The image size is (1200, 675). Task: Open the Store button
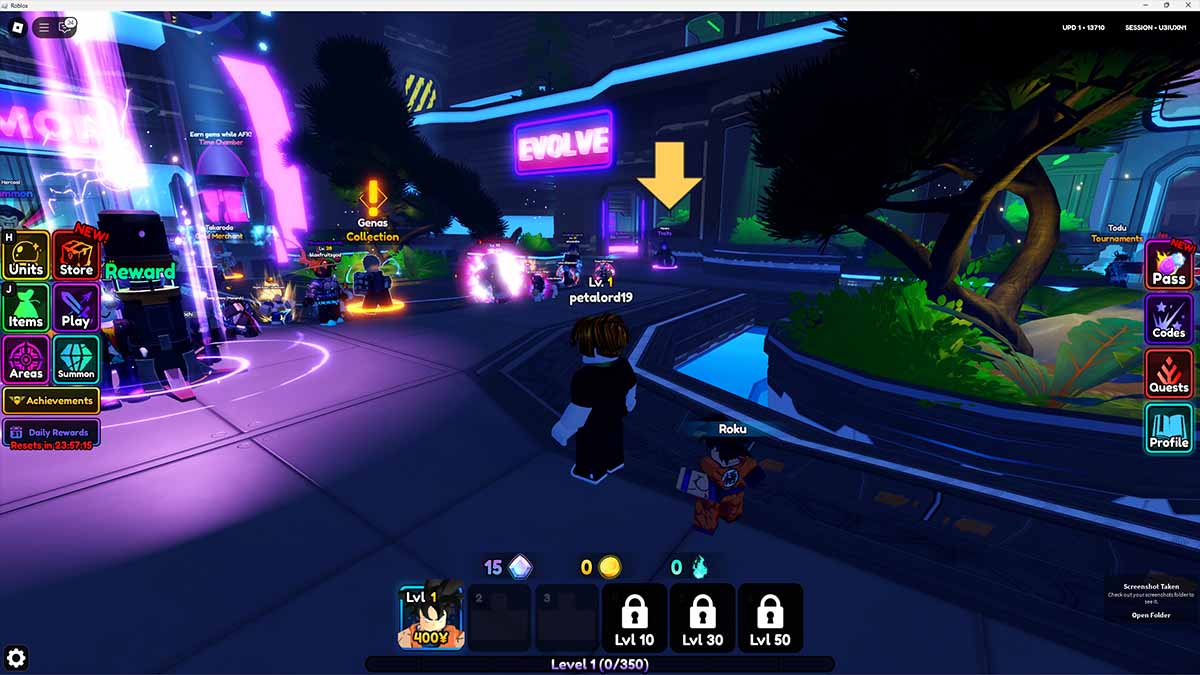(76, 256)
